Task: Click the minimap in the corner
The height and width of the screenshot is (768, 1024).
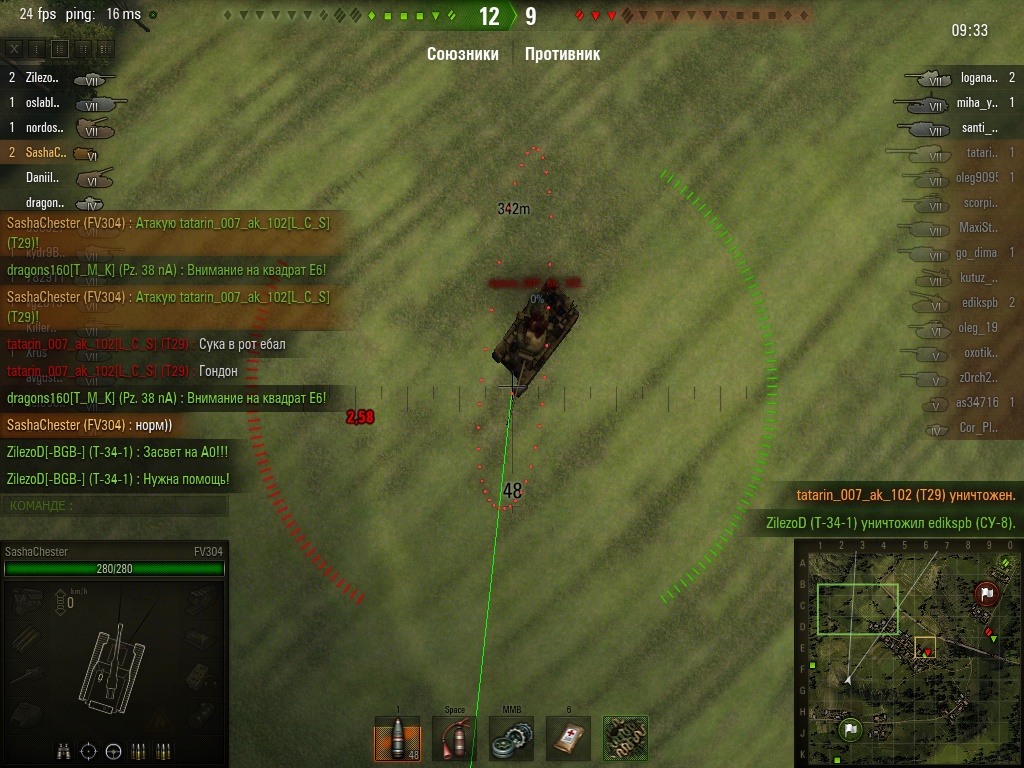Action: point(907,651)
